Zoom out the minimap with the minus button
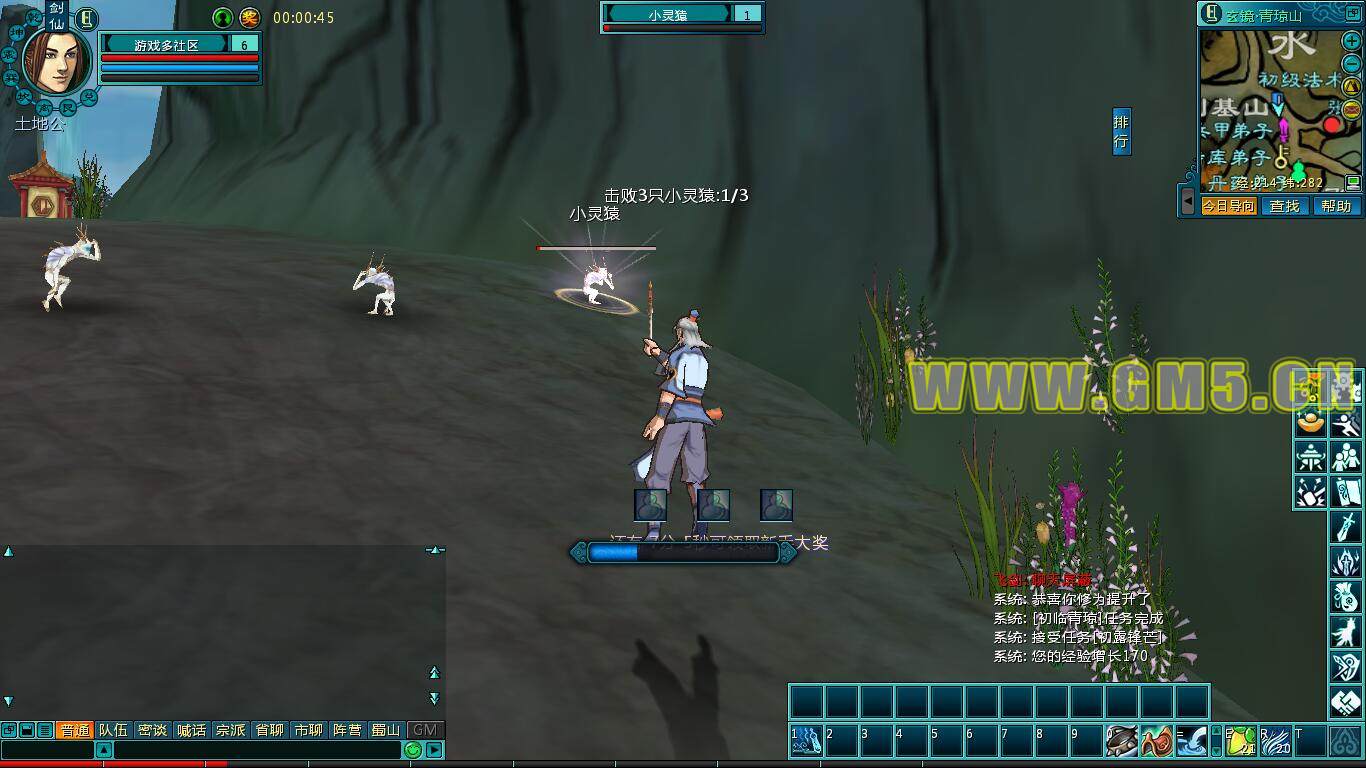 (x=1351, y=65)
